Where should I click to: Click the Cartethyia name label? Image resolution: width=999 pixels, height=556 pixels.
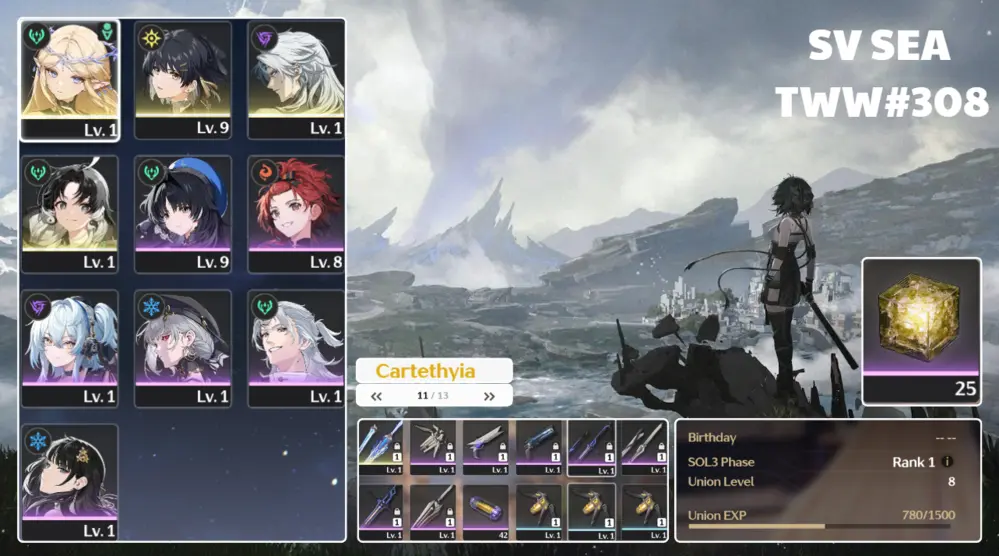click(x=434, y=371)
